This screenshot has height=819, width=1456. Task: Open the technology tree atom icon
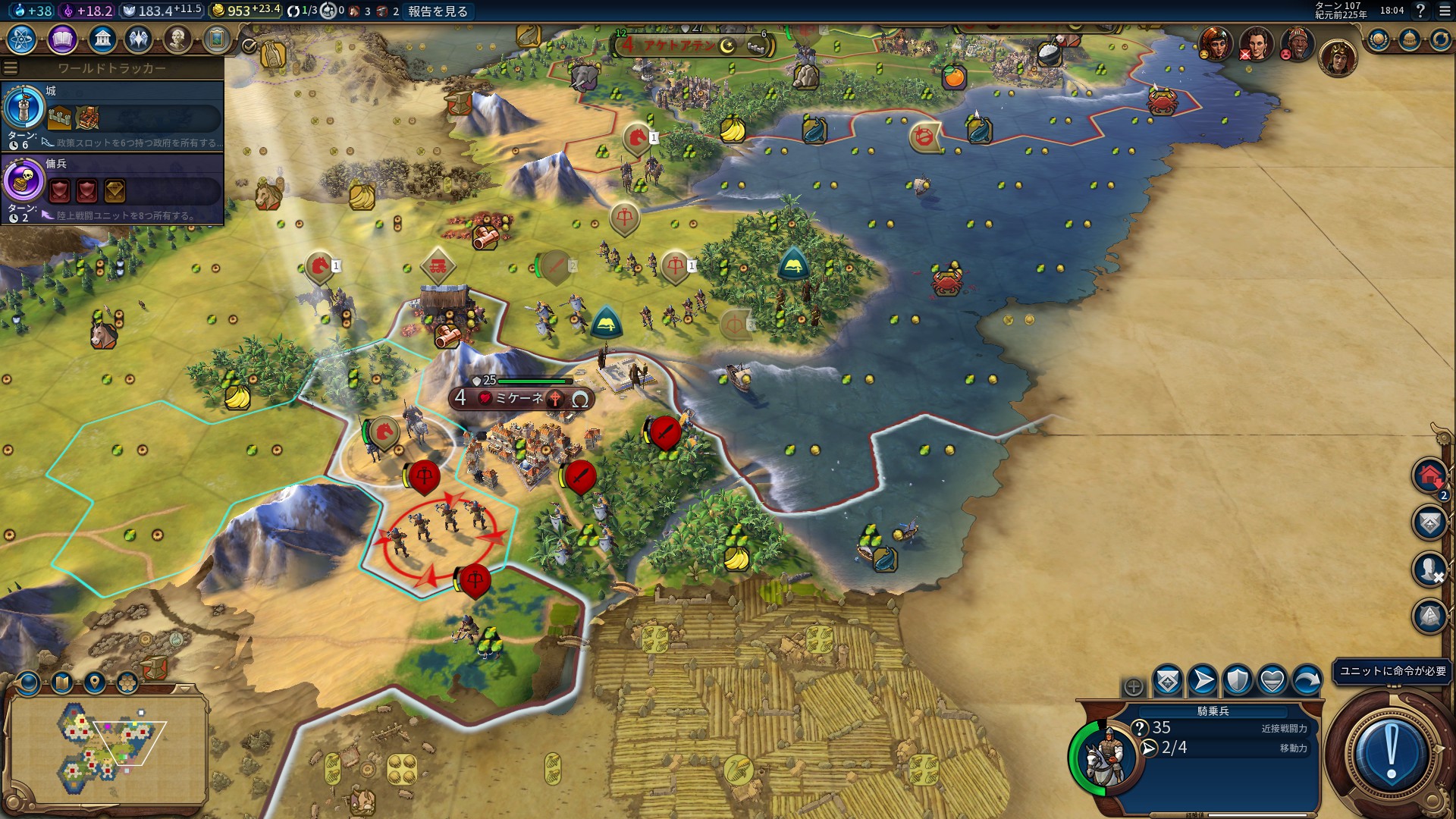click(x=22, y=39)
